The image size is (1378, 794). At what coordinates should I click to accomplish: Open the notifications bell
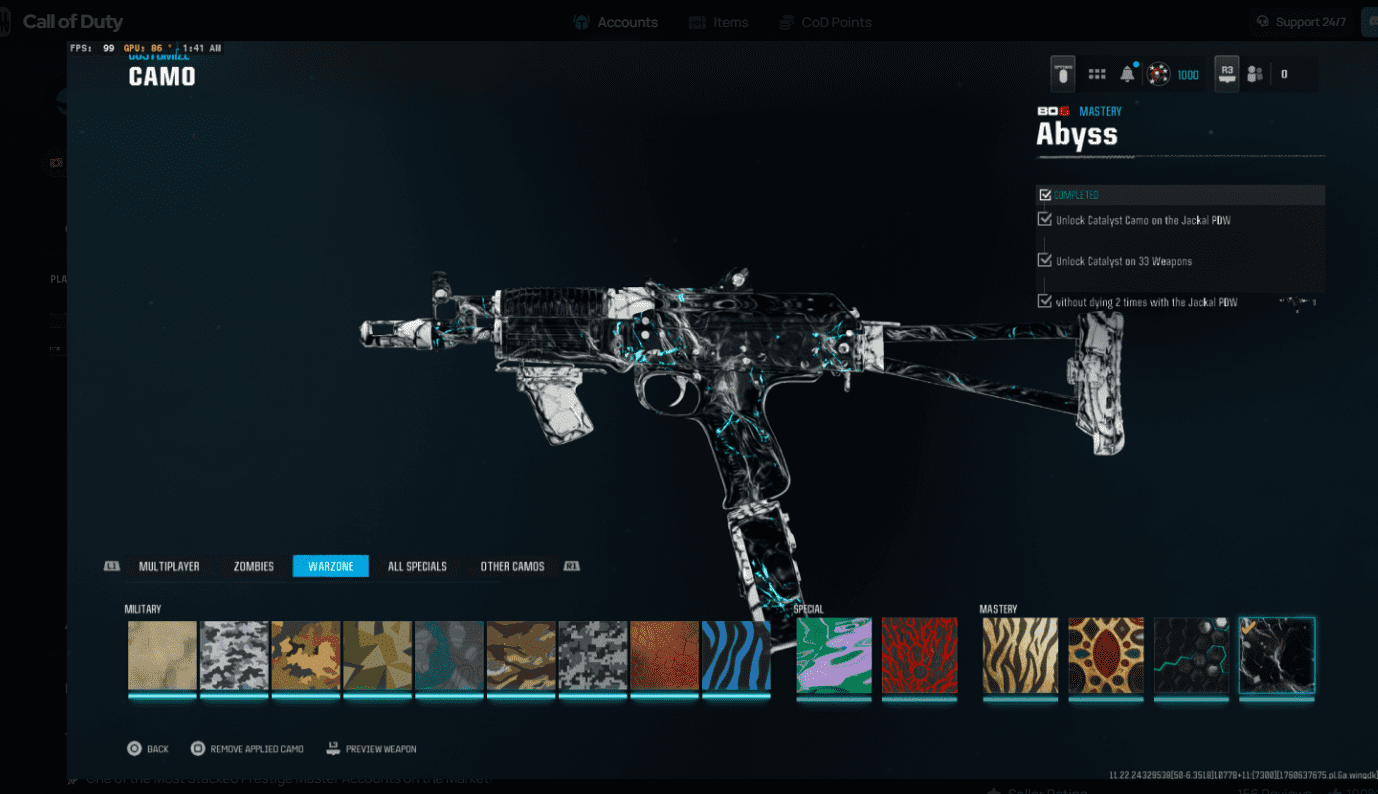point(1127,74)
